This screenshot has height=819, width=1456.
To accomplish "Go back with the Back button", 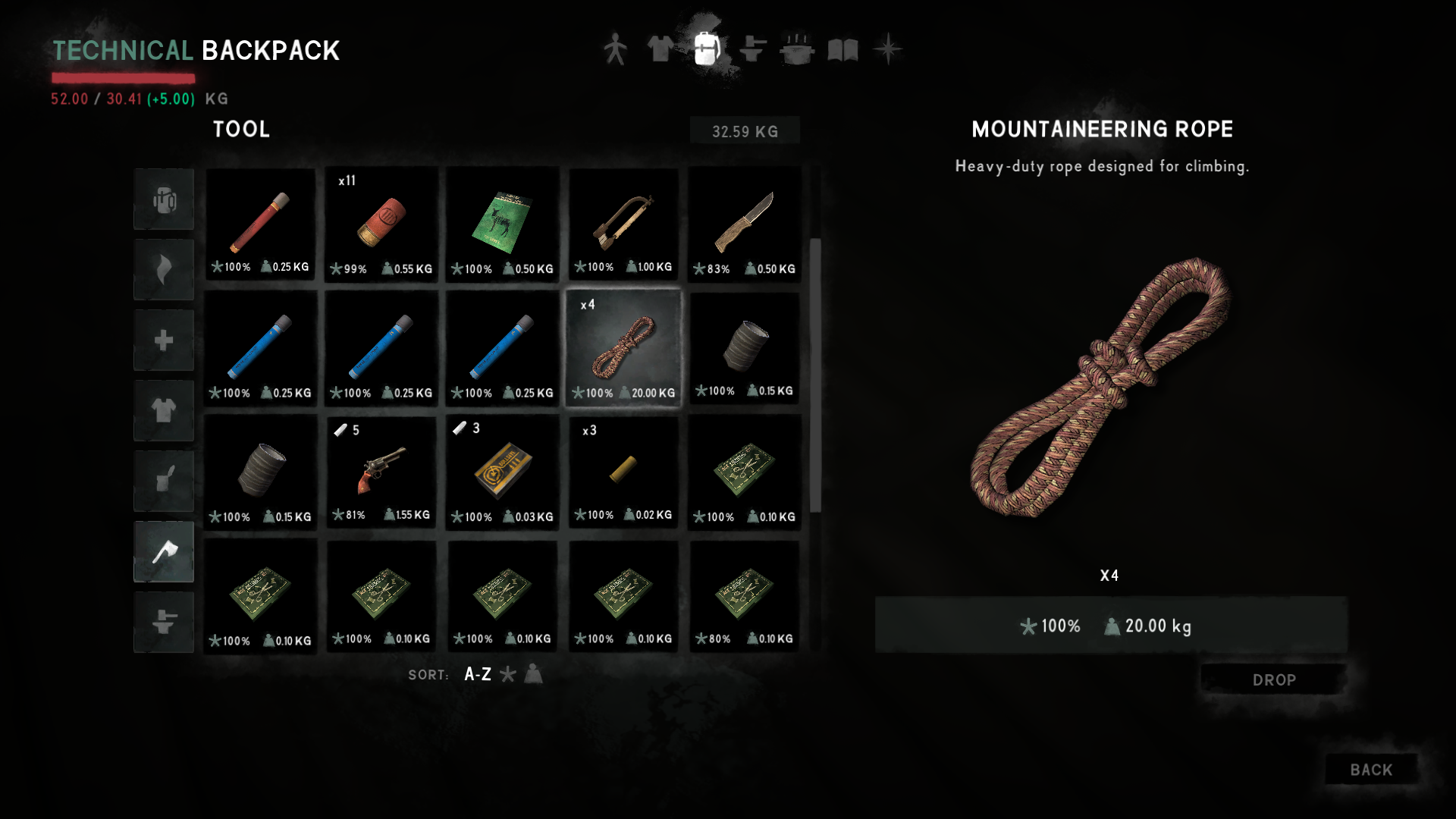I will tap(1370, 770).
